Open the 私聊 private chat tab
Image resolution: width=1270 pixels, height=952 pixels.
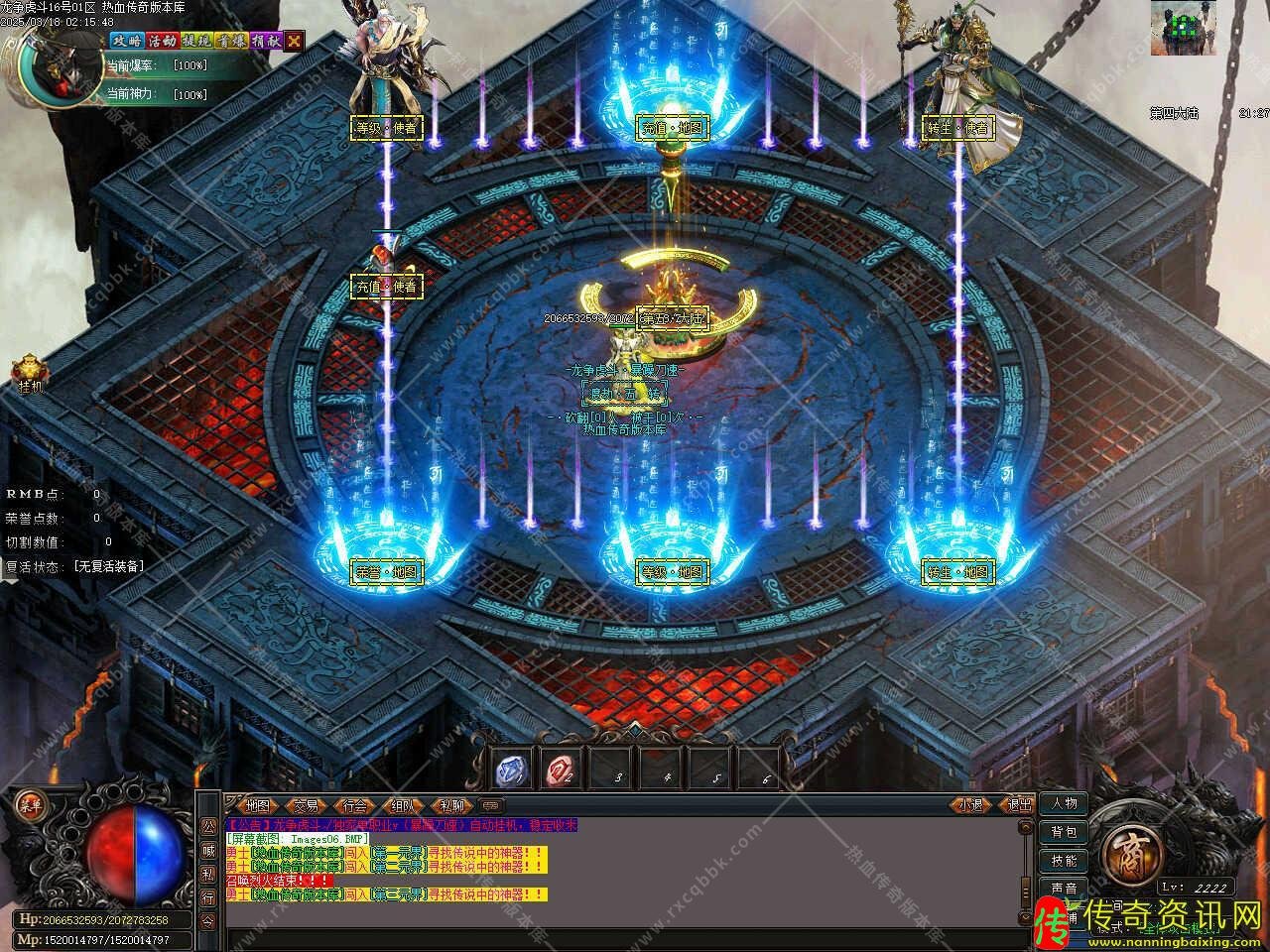click(451, 805)
